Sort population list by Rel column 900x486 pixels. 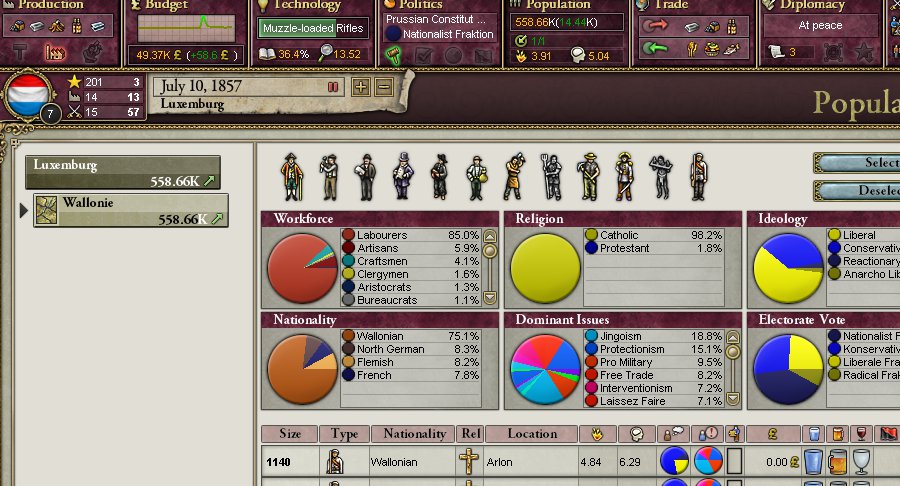(x=470, y=434)
